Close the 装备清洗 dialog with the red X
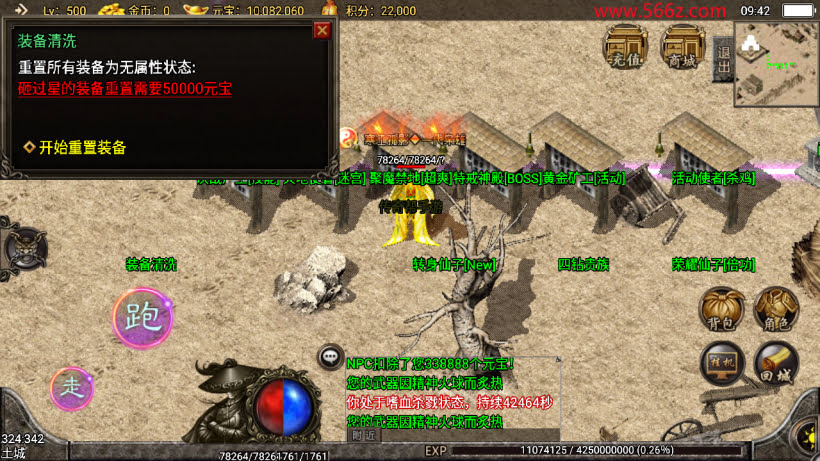This screenshot has width=820, height=461. point(322,30)
